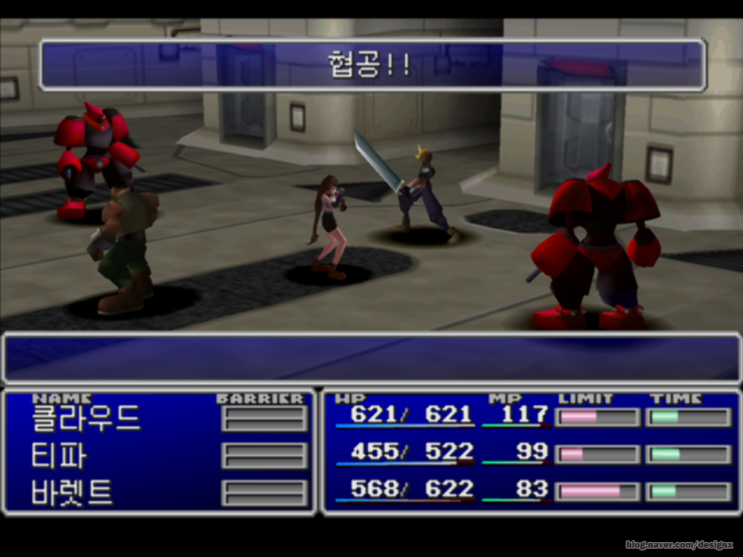Viewport: 743px width, 557px height.
Task: Select 클라우드 in the party list
Action: pyautogui.click(x=86, y=418)
